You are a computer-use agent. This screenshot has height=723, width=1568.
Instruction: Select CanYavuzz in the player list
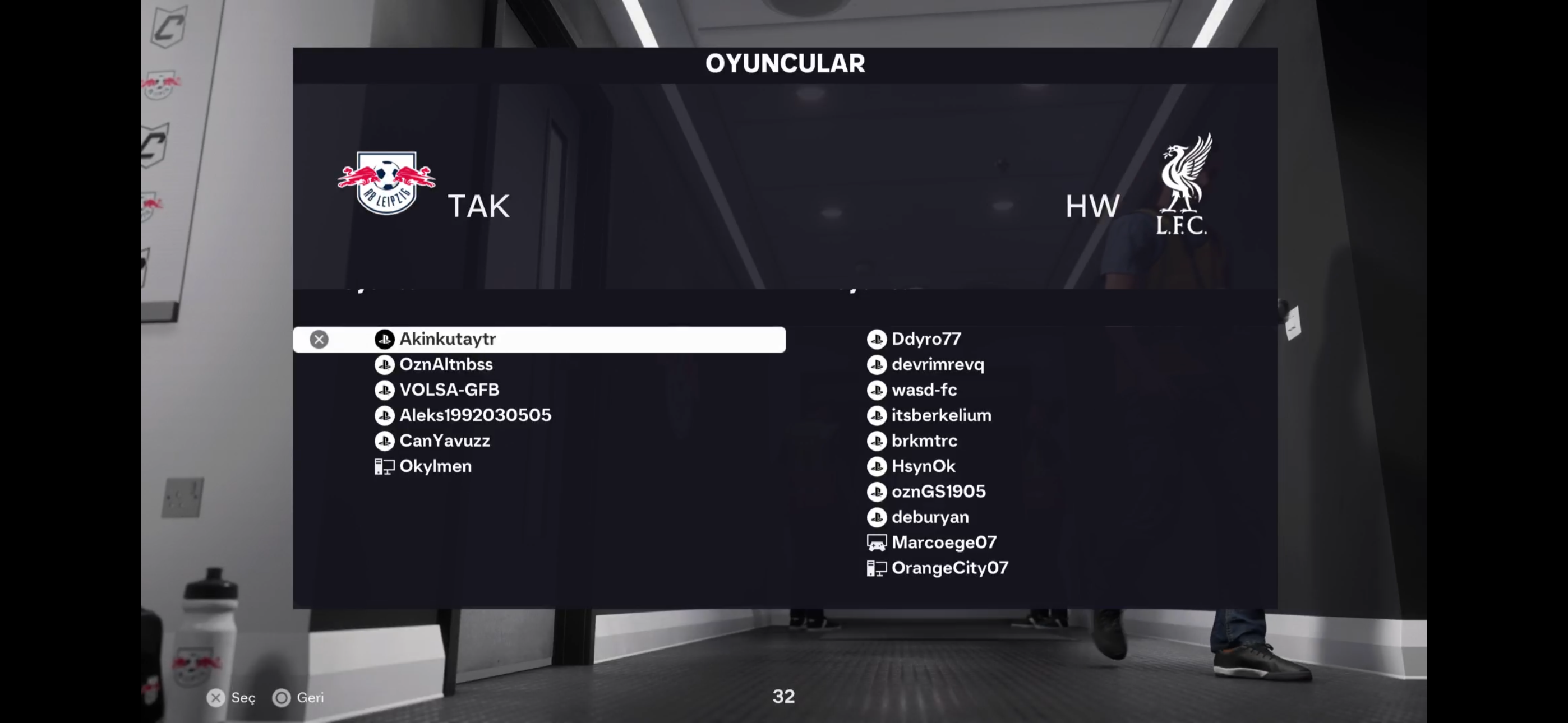444,441
